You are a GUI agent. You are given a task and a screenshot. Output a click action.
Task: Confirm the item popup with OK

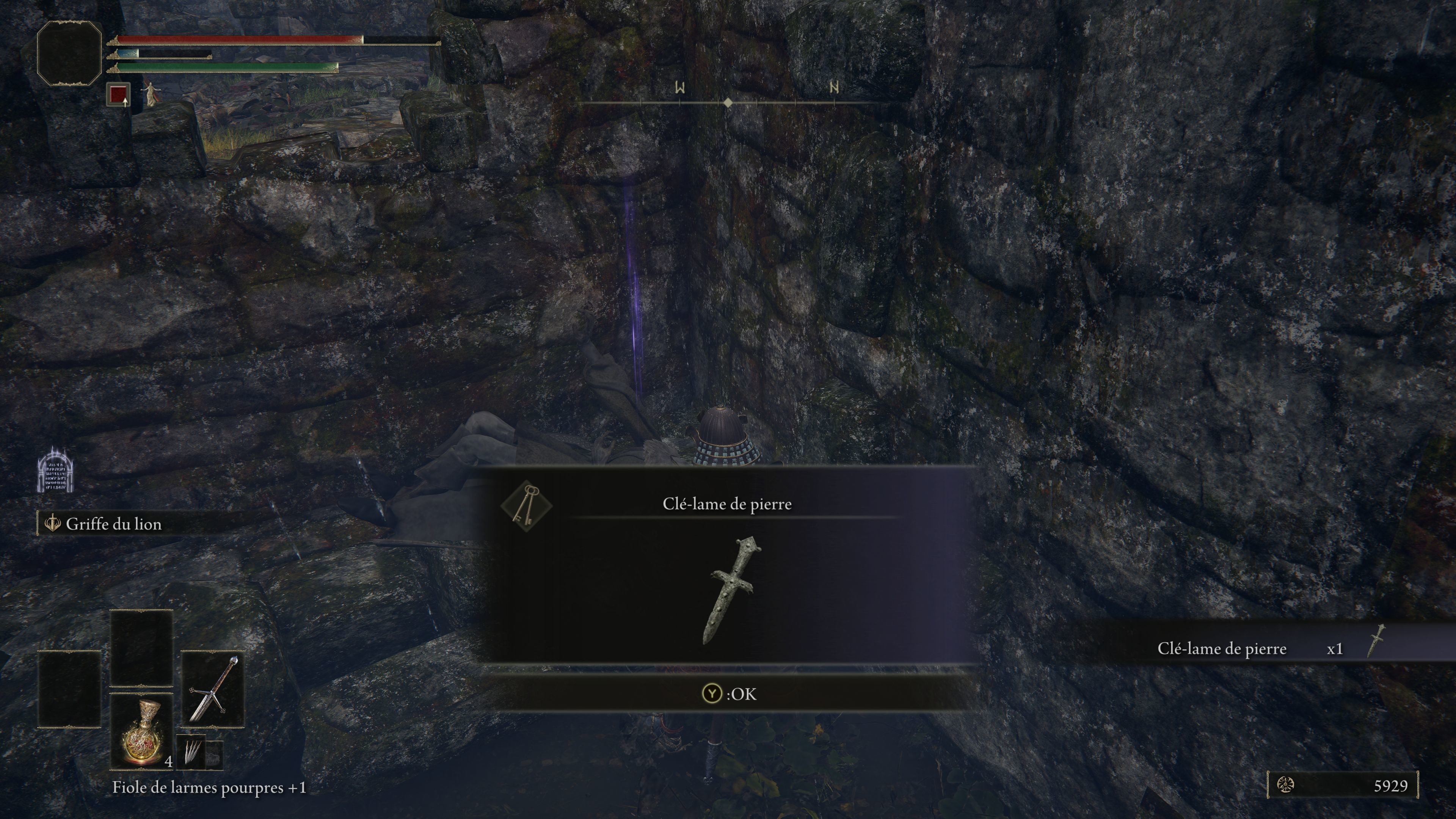pos(729,693)
